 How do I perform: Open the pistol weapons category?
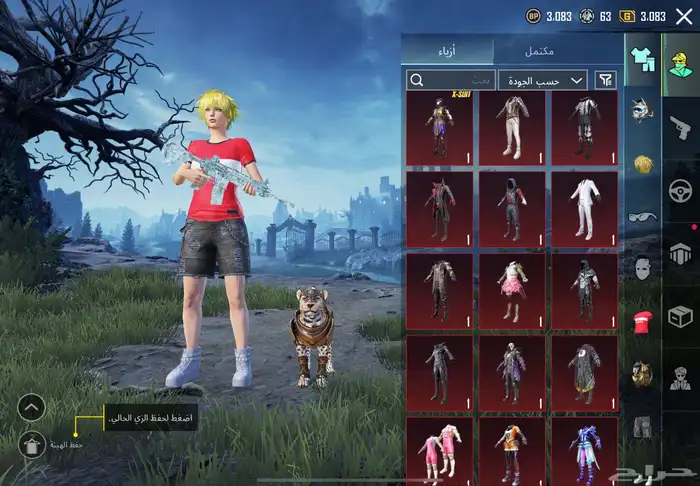pos(681,125)
